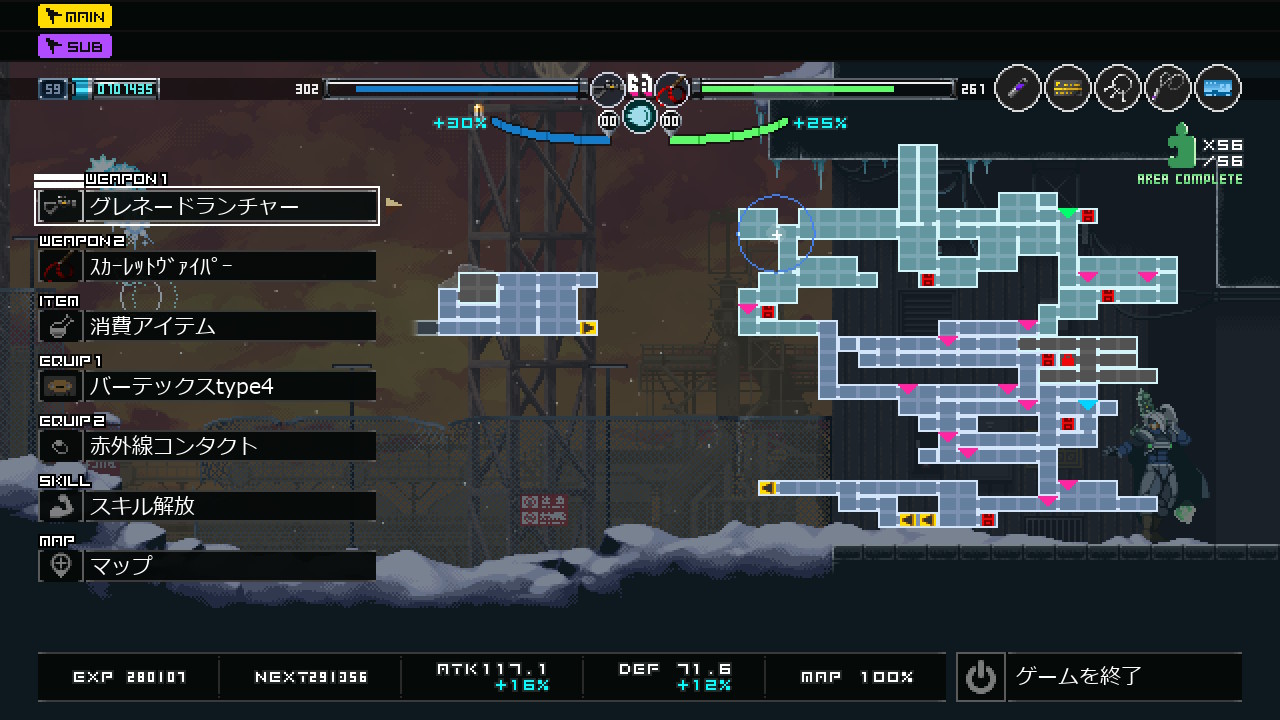
Task: Select the syringe quick item icon
Action: click(1018, 89)
